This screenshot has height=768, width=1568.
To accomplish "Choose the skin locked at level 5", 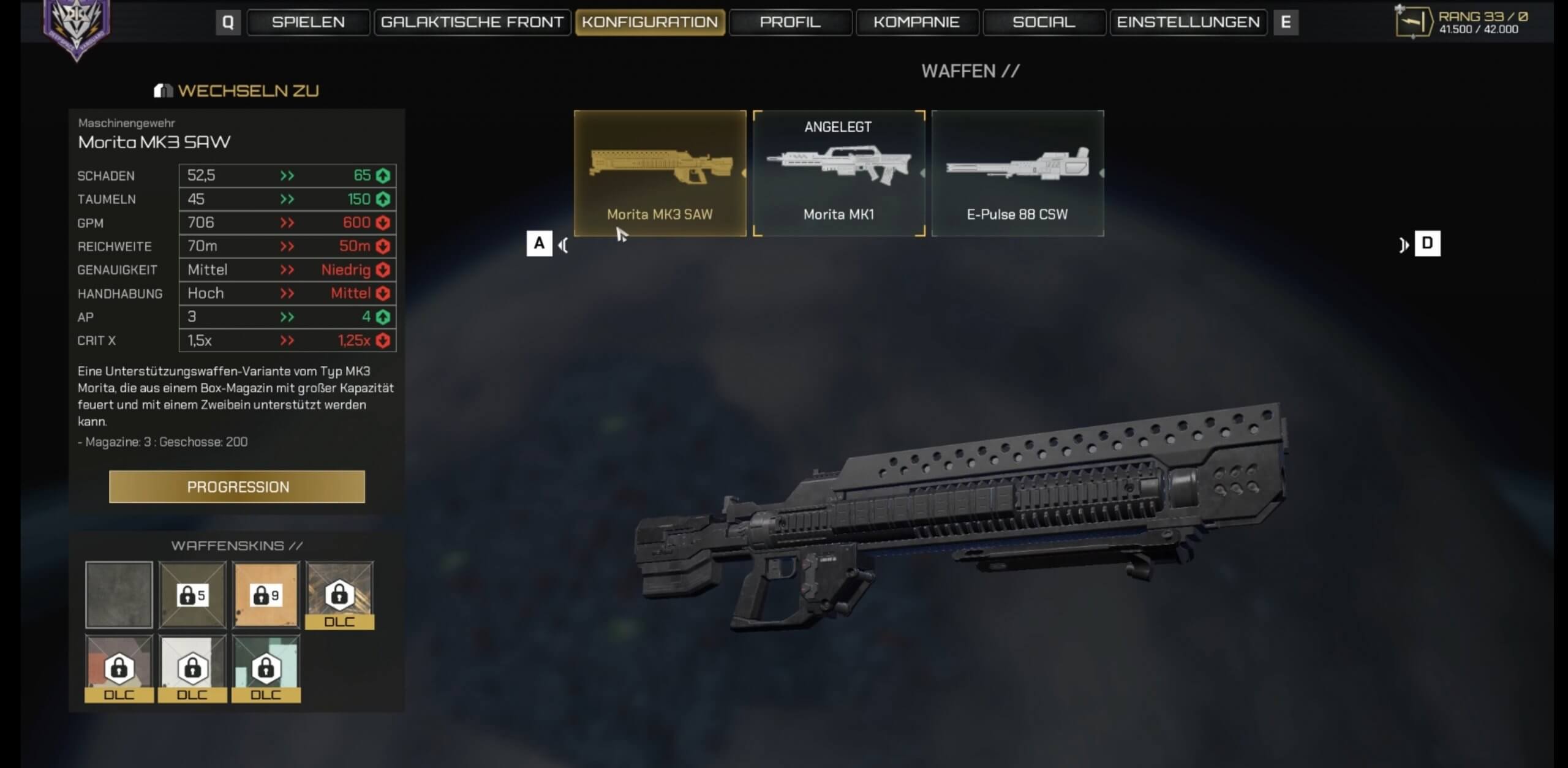I will click(192, 595).
